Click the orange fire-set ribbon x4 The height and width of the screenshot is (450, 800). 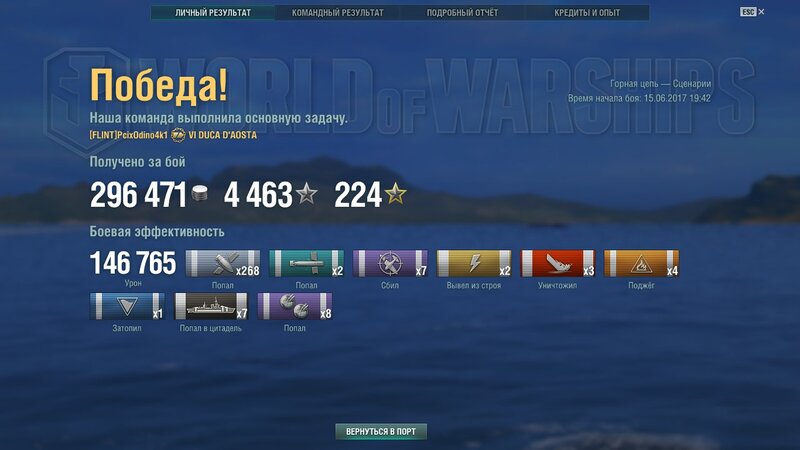(642, 263)
